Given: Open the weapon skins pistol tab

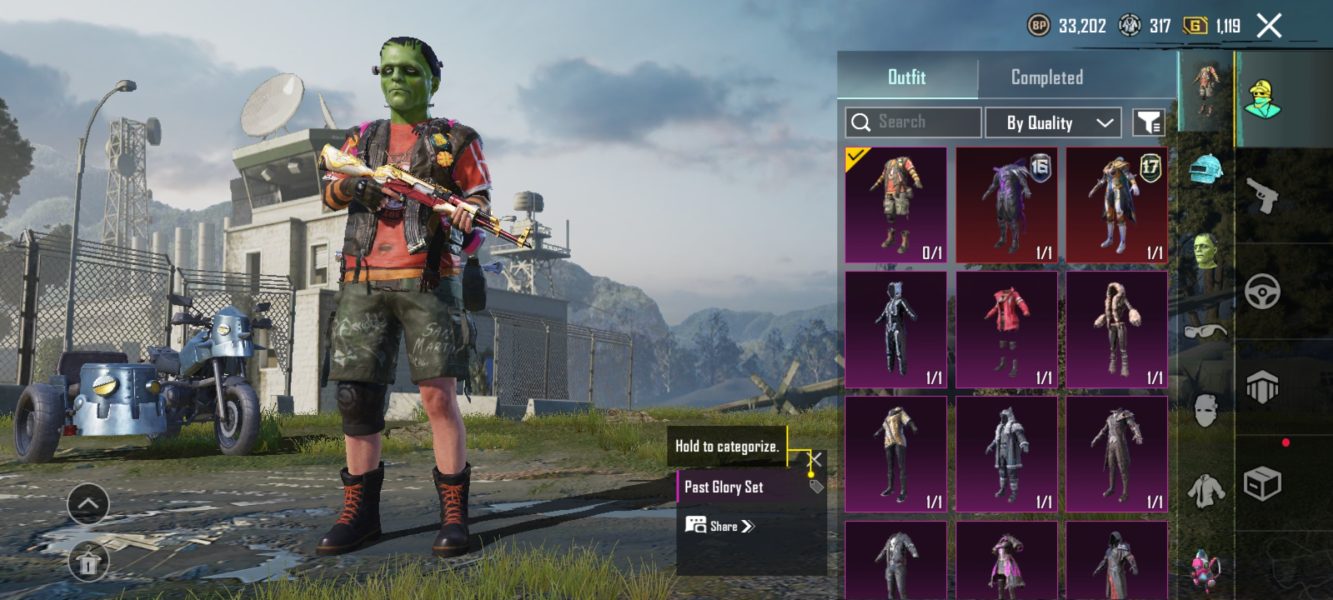Looking at the screenshot, I should (x=1263, y=195).
